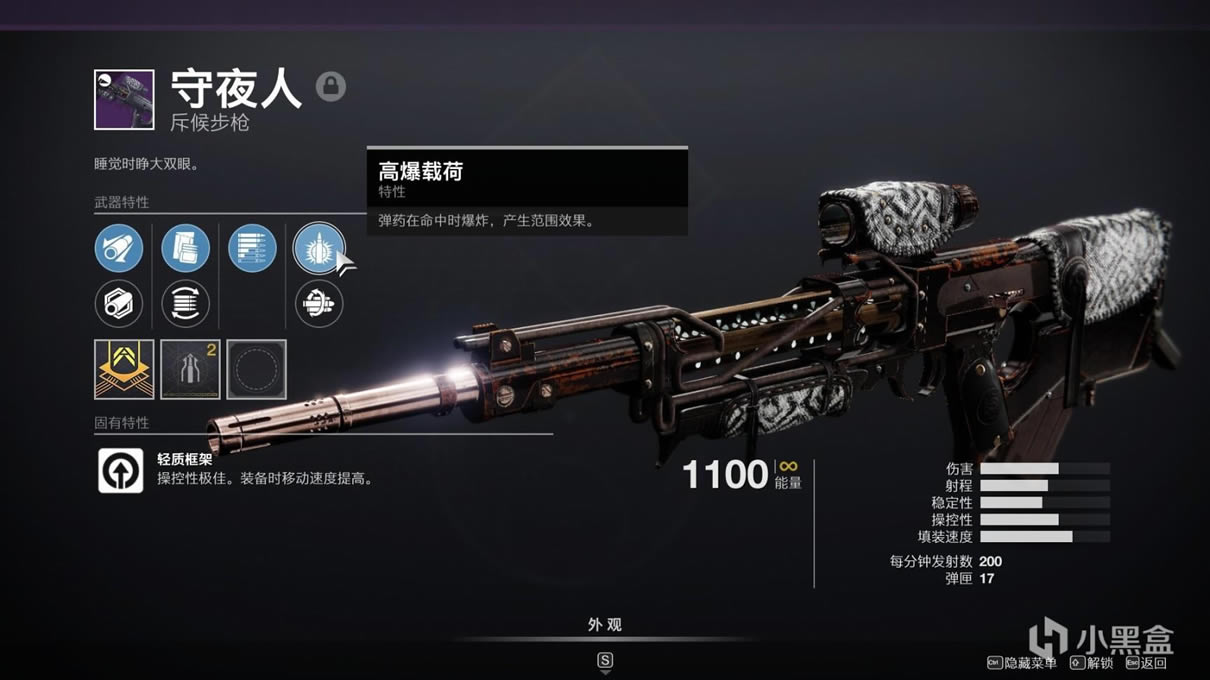
Task: Open the gold masterwork slot
Action: pos(124,370)
